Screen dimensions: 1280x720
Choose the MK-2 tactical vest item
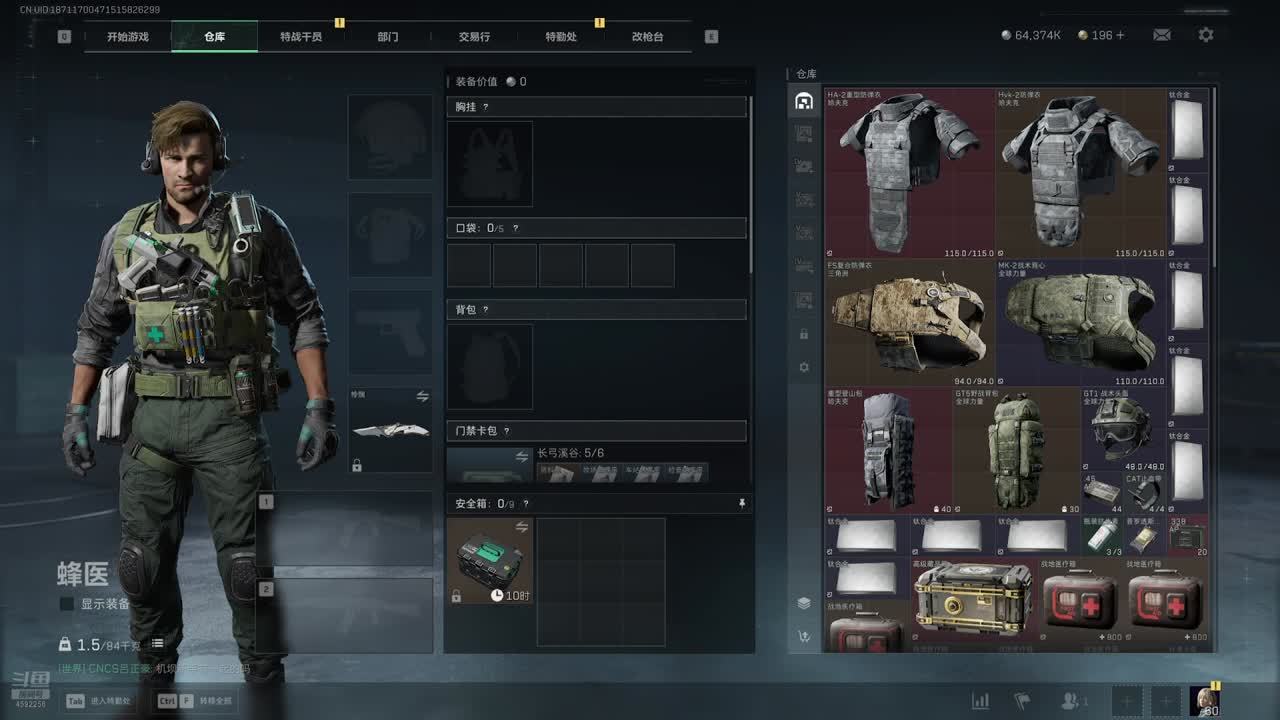point(1080,323)
